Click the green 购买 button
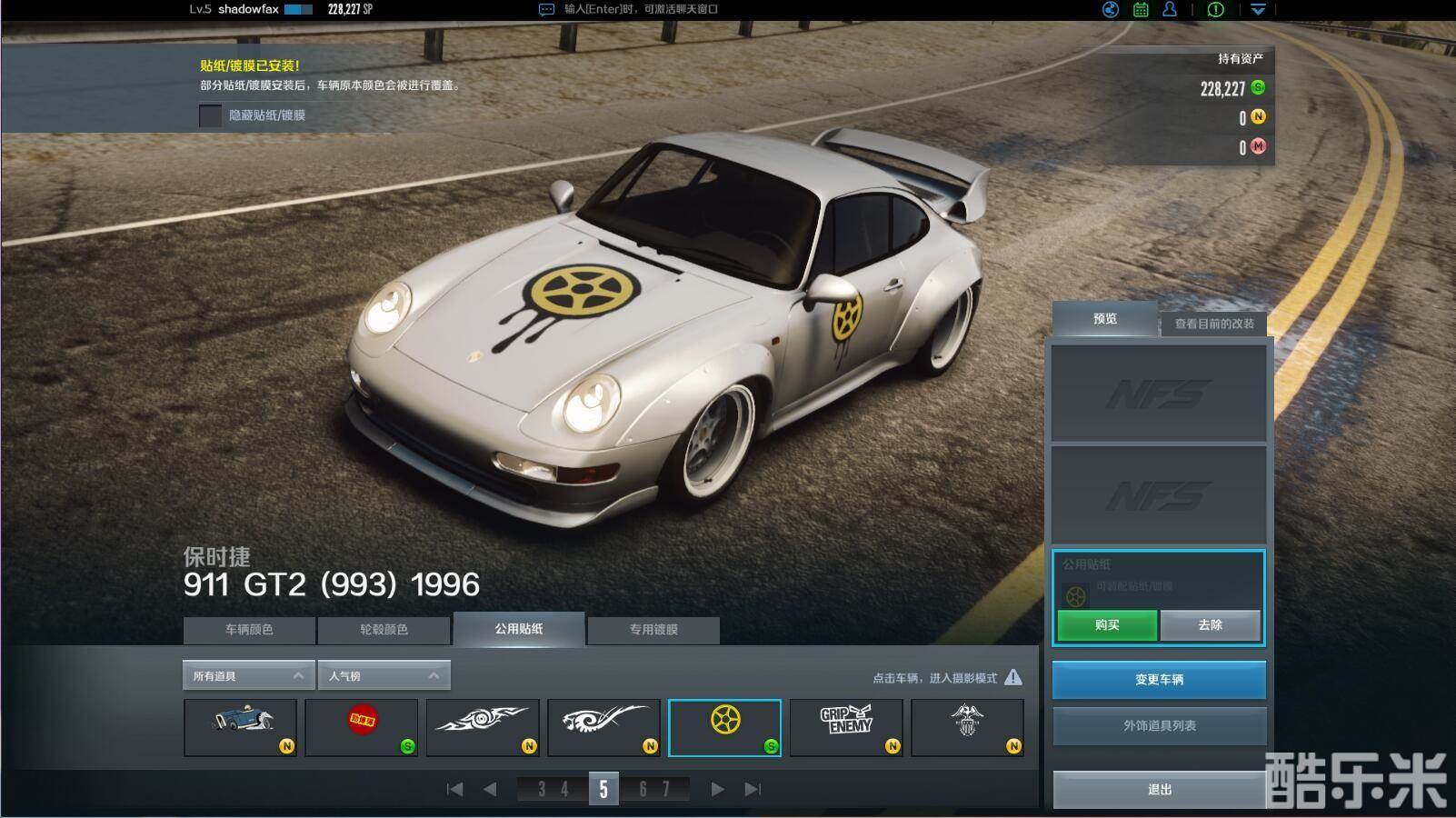 [x=1106, y=625]
